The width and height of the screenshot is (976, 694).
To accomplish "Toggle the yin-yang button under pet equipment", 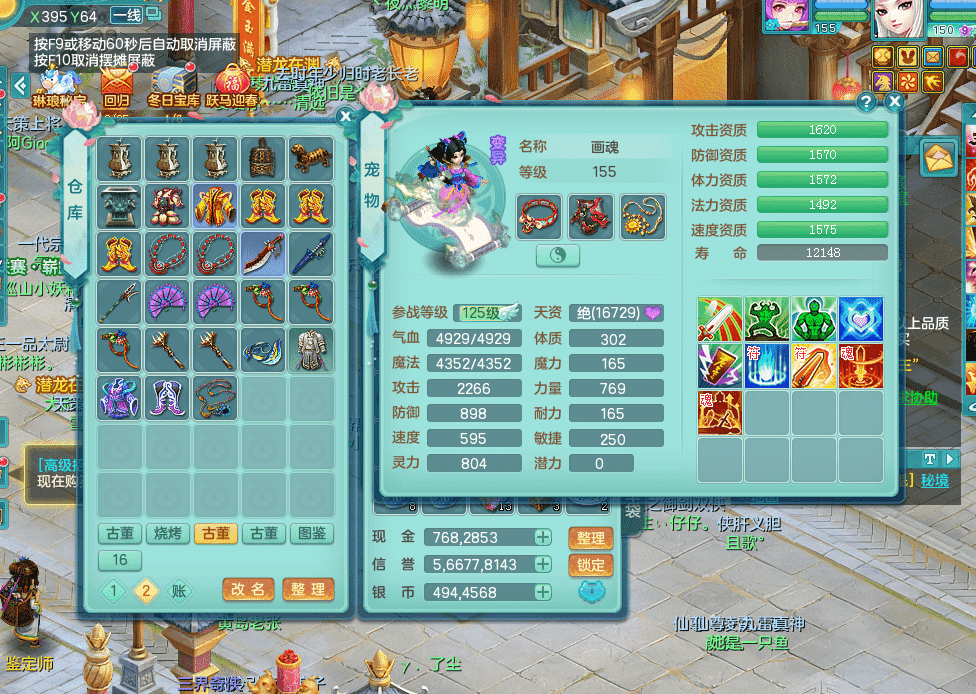I will pyautogui.click(x=558, y=256).
